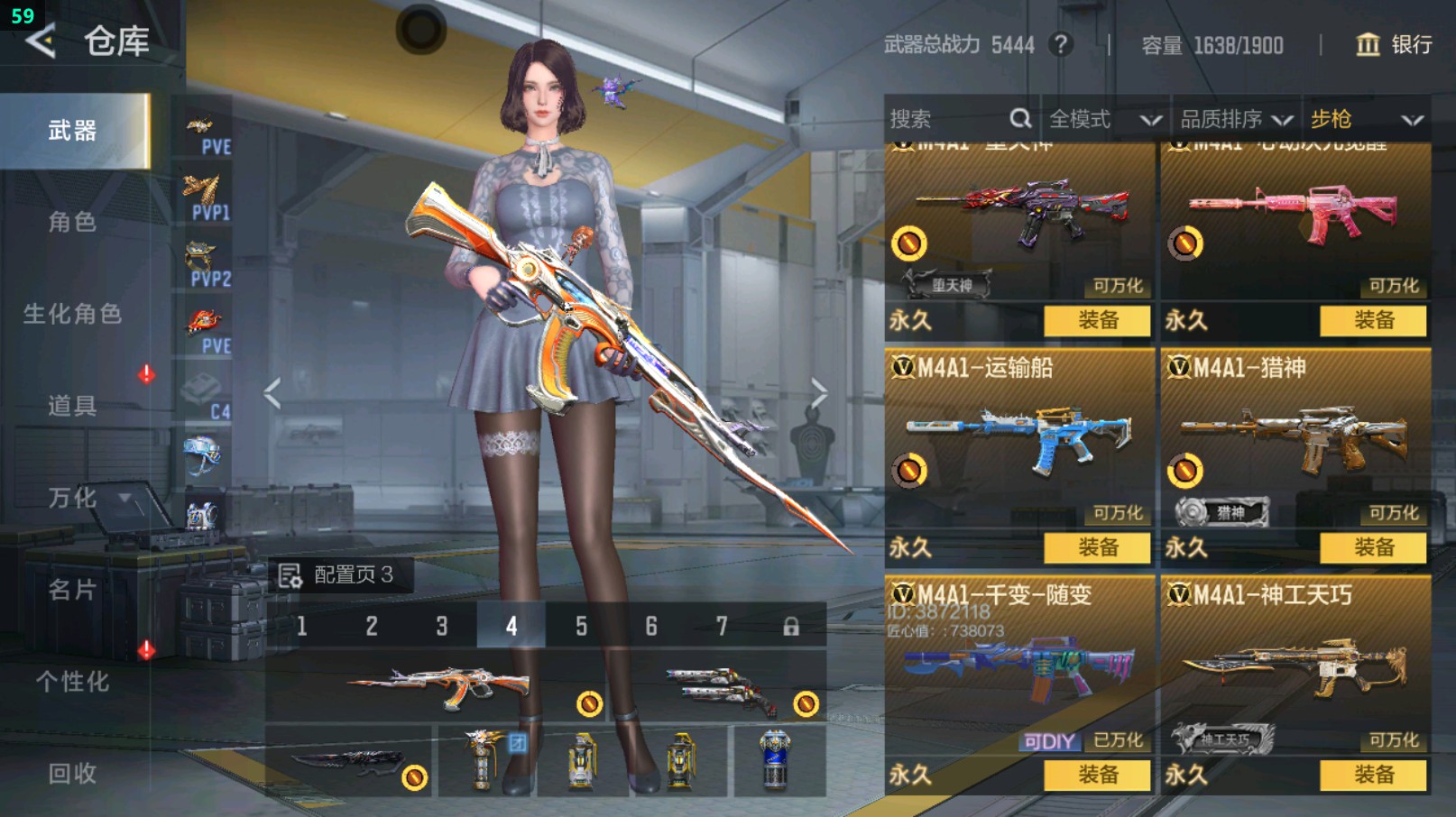Click the weapon power help question mark
This screenshot has height=817, width=1456.
(x=1061, y=44)
